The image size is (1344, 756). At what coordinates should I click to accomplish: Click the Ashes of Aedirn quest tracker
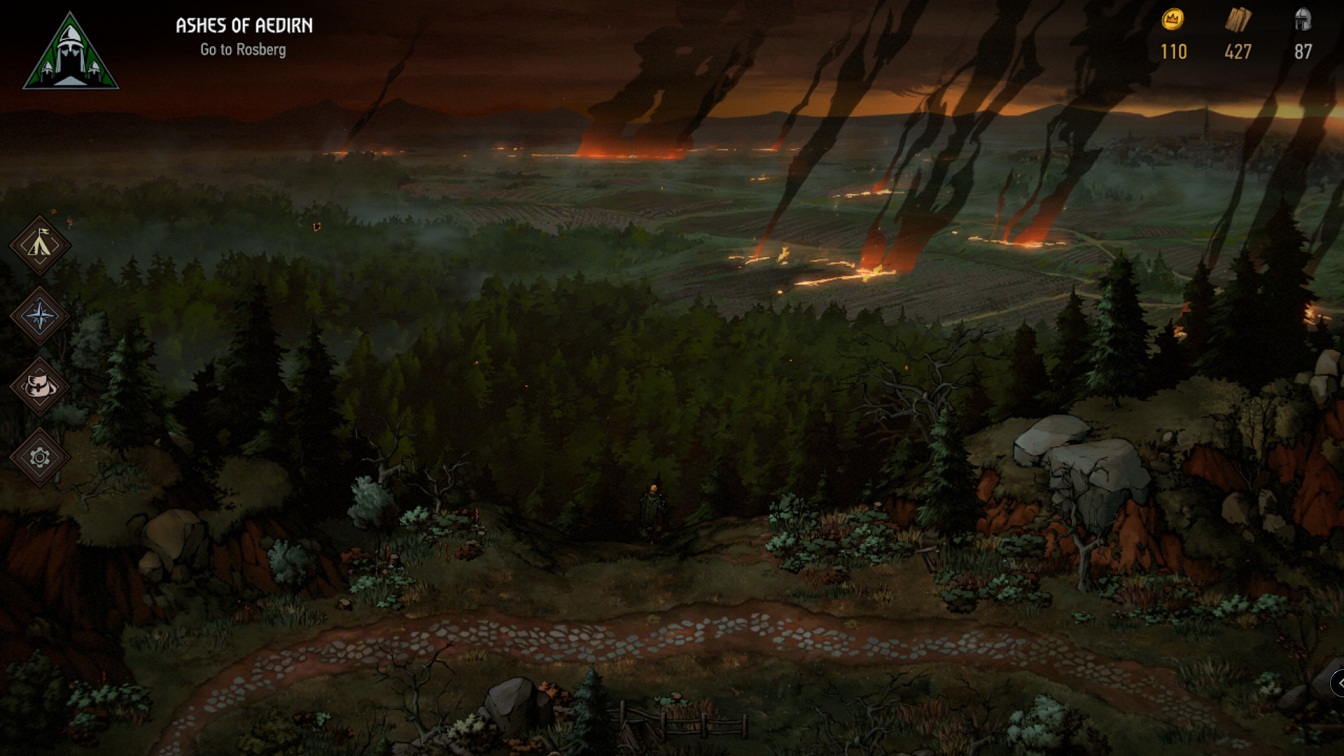pos(243,36)
